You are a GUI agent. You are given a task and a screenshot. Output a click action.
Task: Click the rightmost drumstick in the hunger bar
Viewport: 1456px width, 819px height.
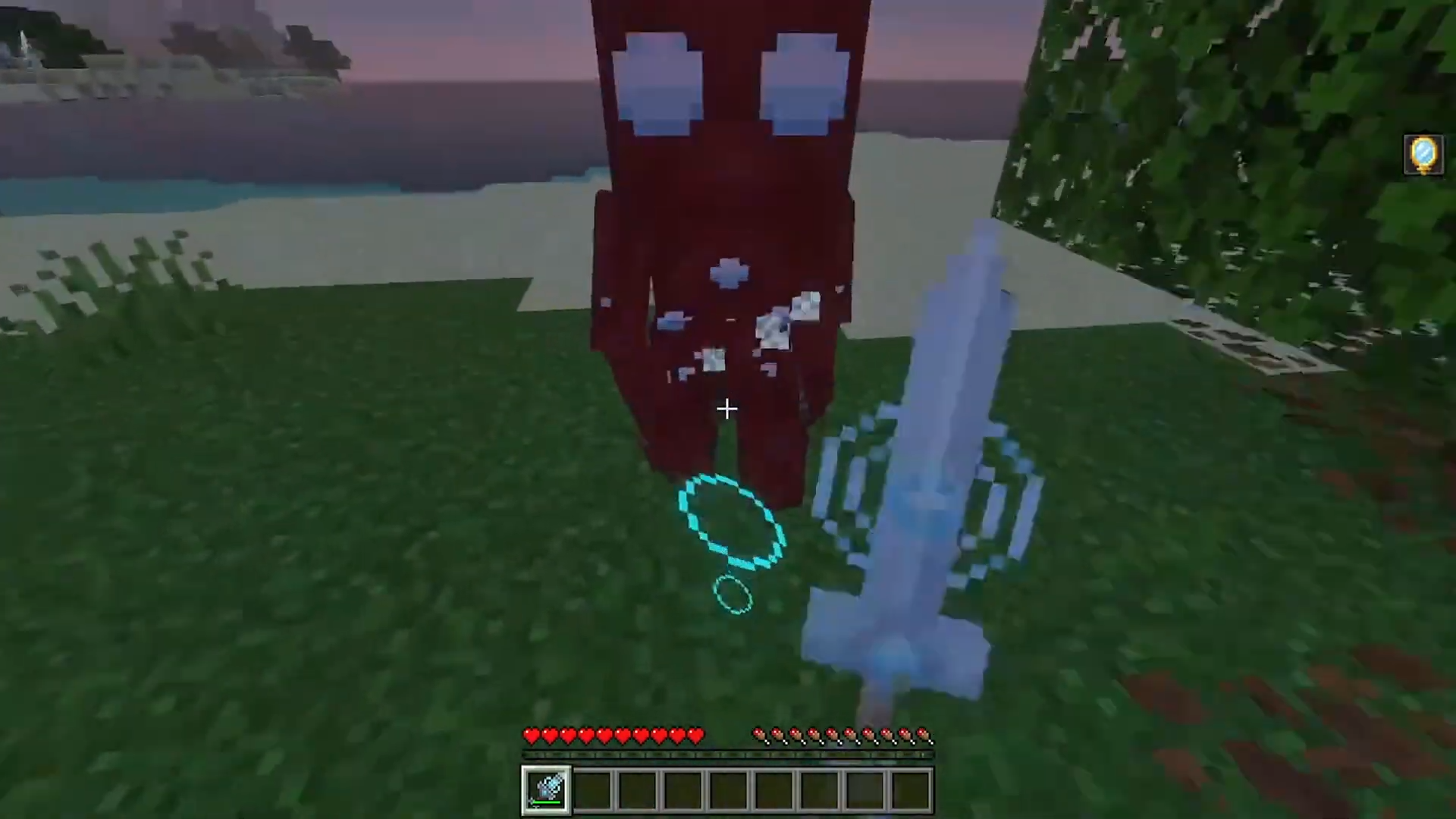pos(921,734)
